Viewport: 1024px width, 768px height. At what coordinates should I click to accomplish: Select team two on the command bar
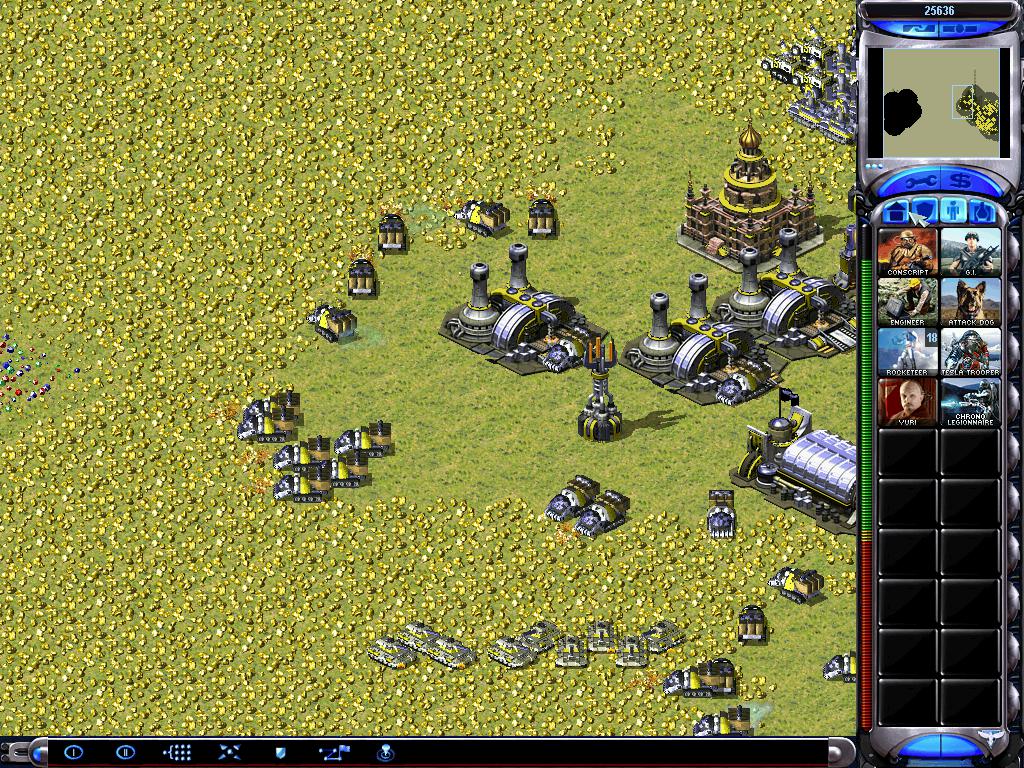click(125, 752)
